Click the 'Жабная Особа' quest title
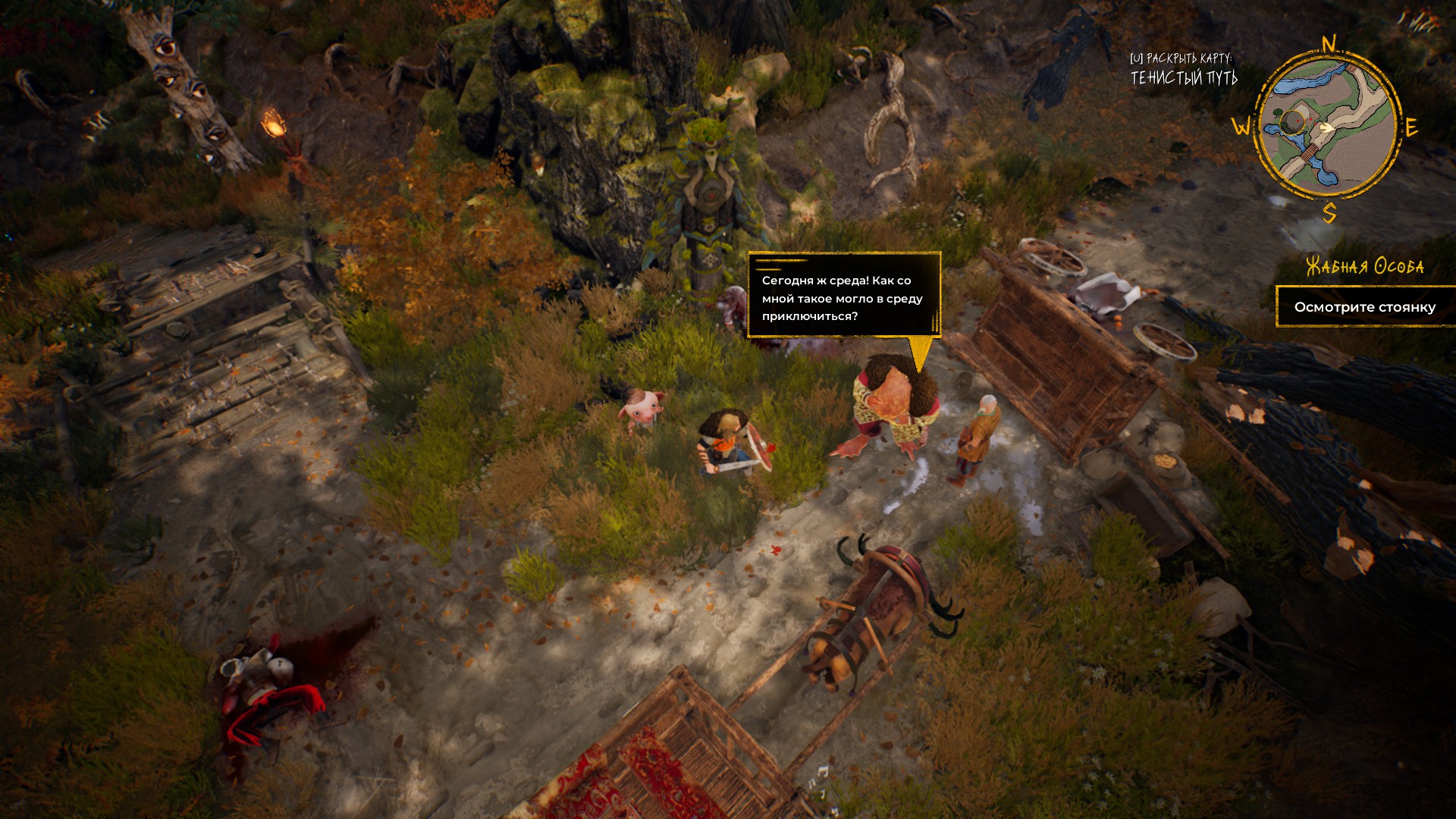The width and height of the screenshot is (1456, 819). pos(1364,266)
